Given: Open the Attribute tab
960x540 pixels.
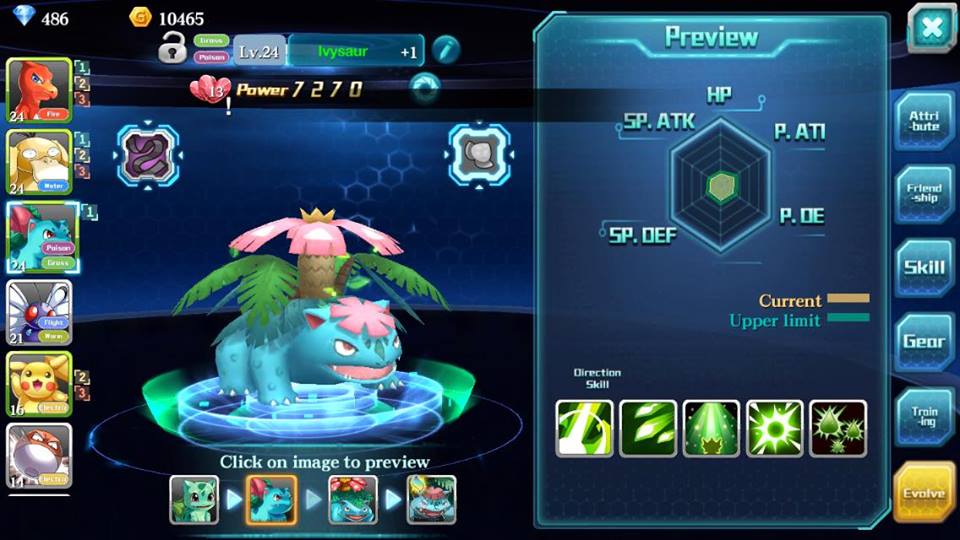Looking at the screenshot, I should click(x=923, y=121).
